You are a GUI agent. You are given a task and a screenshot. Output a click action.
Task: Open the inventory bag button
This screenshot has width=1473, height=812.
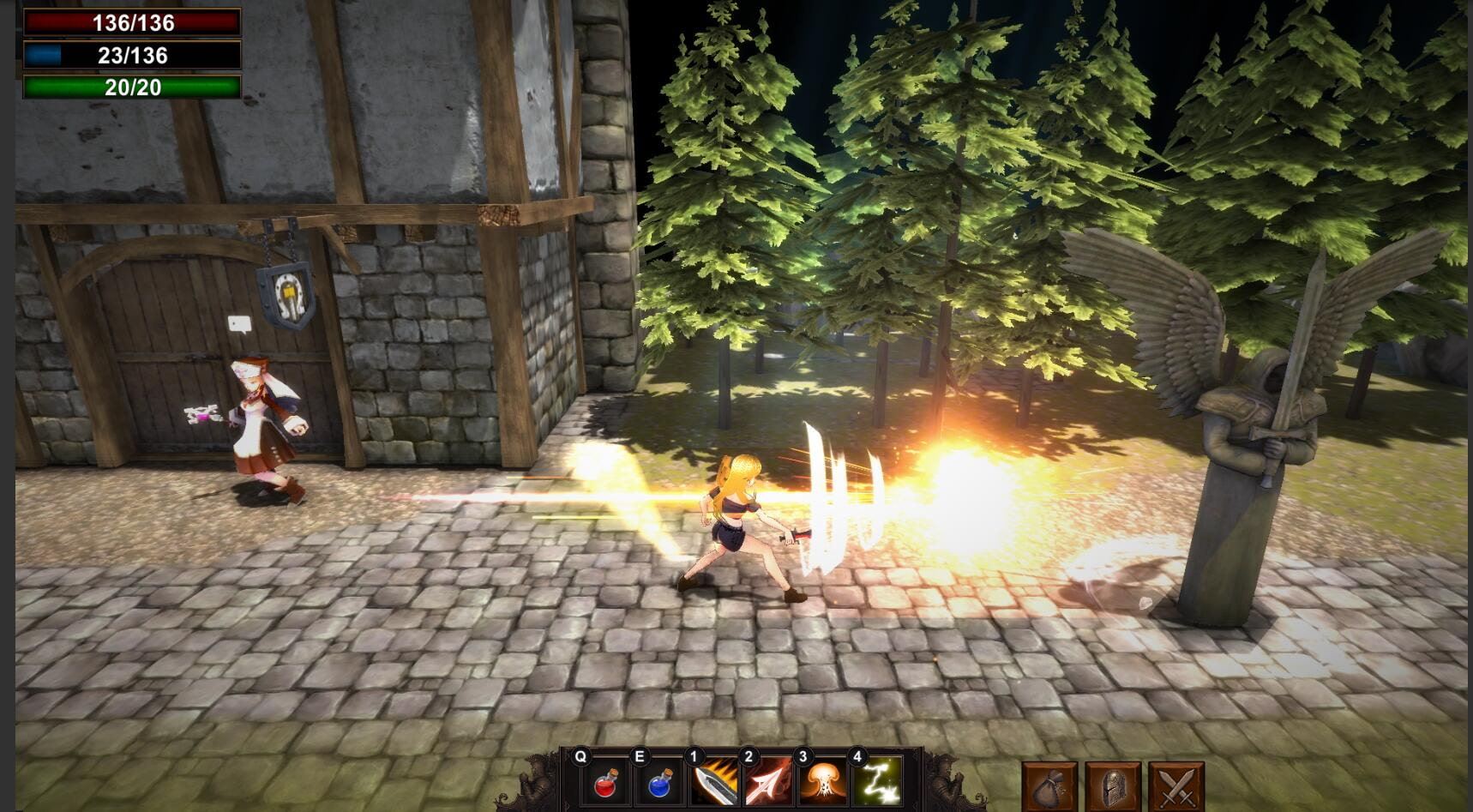(x=1049, y=786)
